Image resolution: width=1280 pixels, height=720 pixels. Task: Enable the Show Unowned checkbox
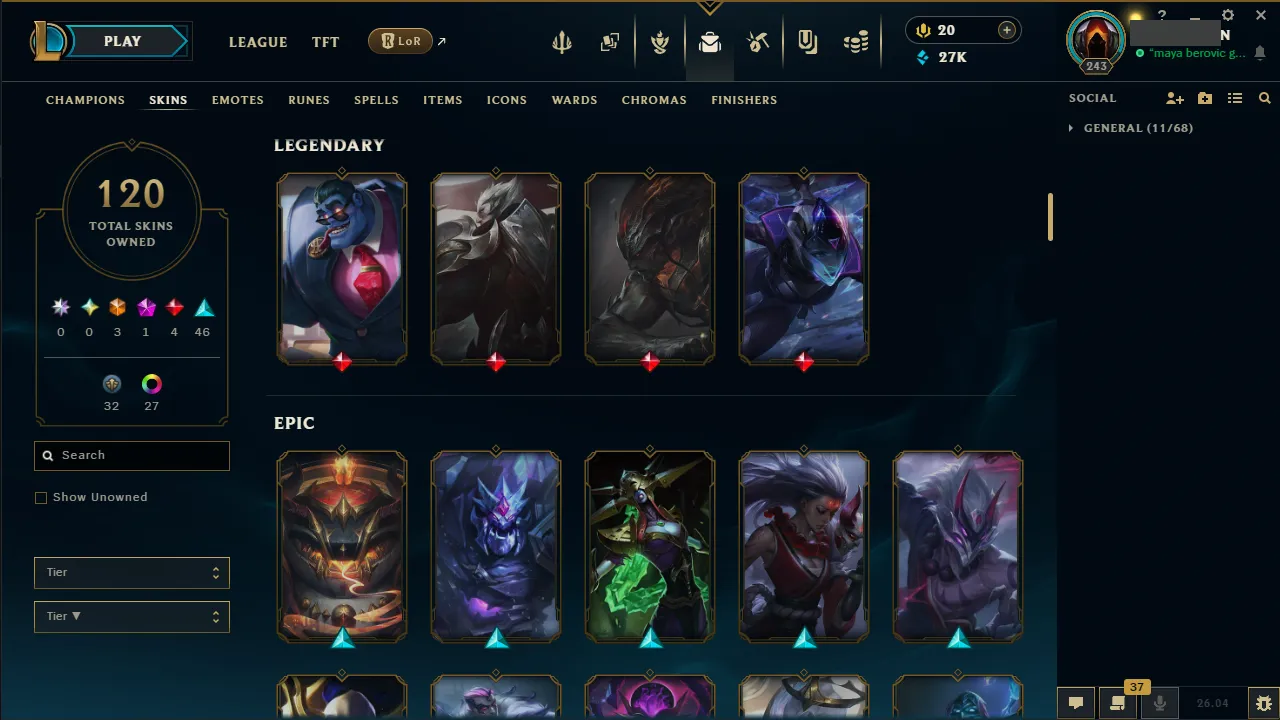point(41,497)
